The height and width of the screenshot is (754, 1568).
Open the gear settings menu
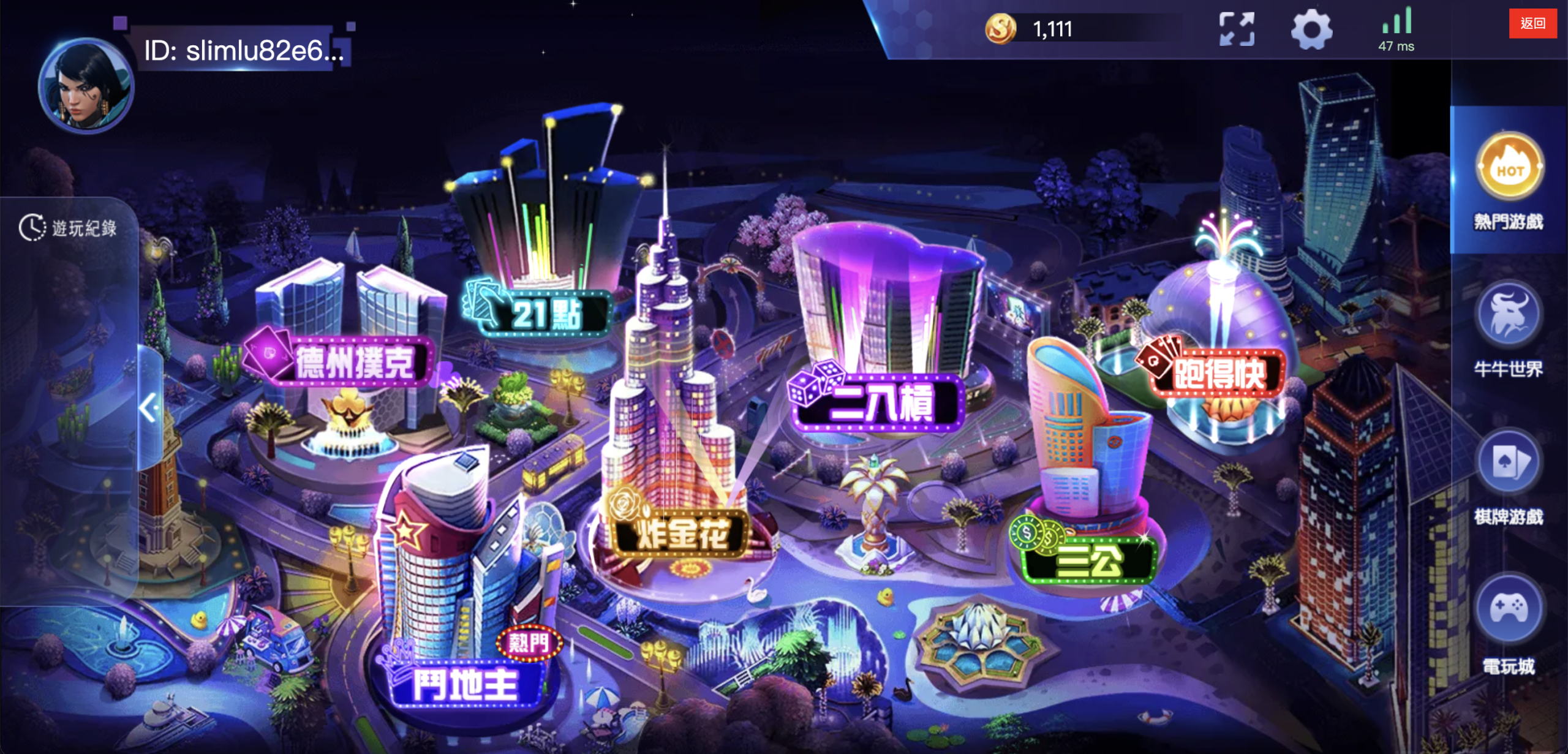point(1311,29)
